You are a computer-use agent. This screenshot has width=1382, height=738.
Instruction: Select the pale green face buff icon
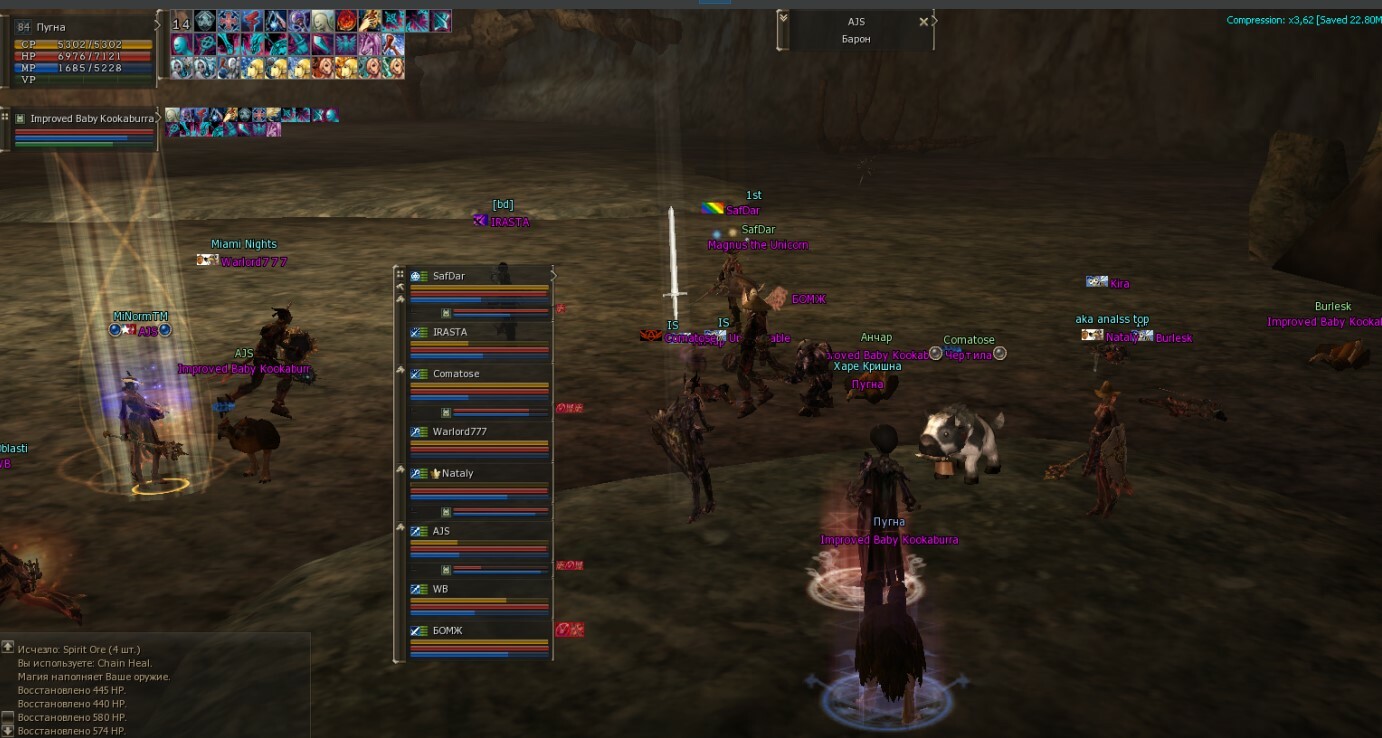click(x=322, y=21)
